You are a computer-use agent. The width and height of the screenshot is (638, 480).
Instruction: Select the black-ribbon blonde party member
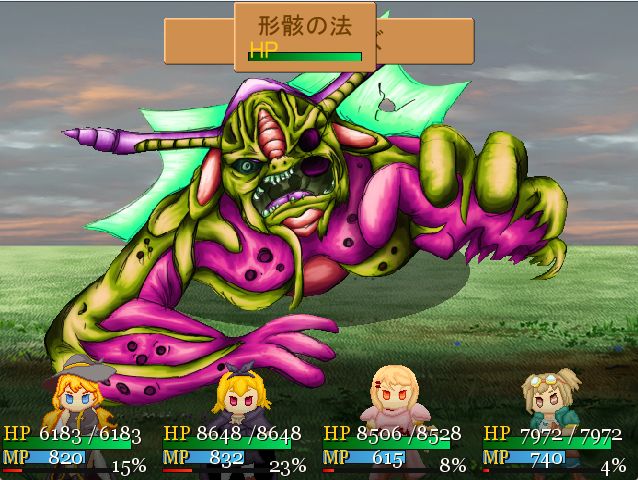pos(238,398)
